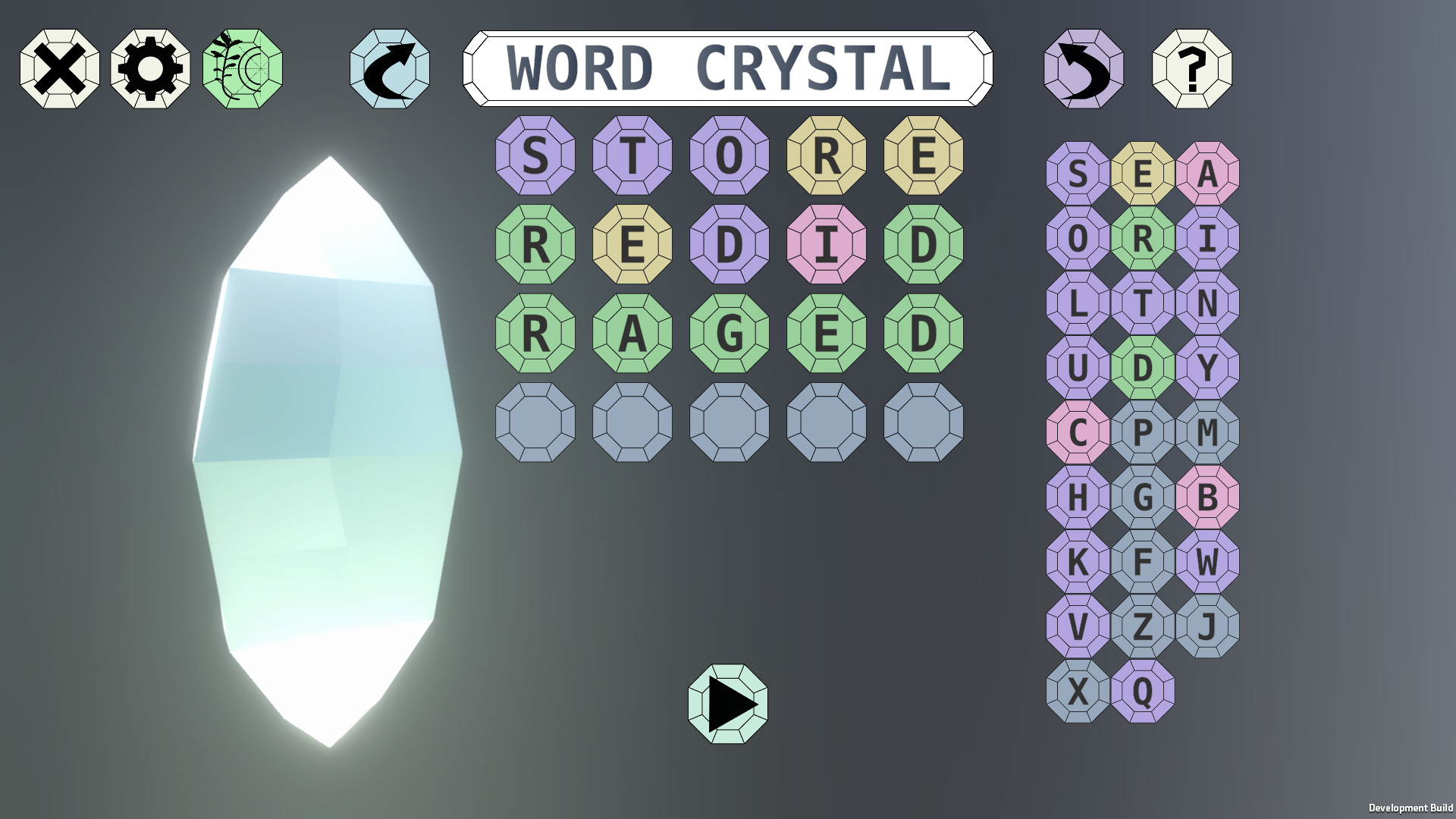The image size is (1456, 819).
Task: Select the green G tile in RAGED
Action: pos(728,334)
